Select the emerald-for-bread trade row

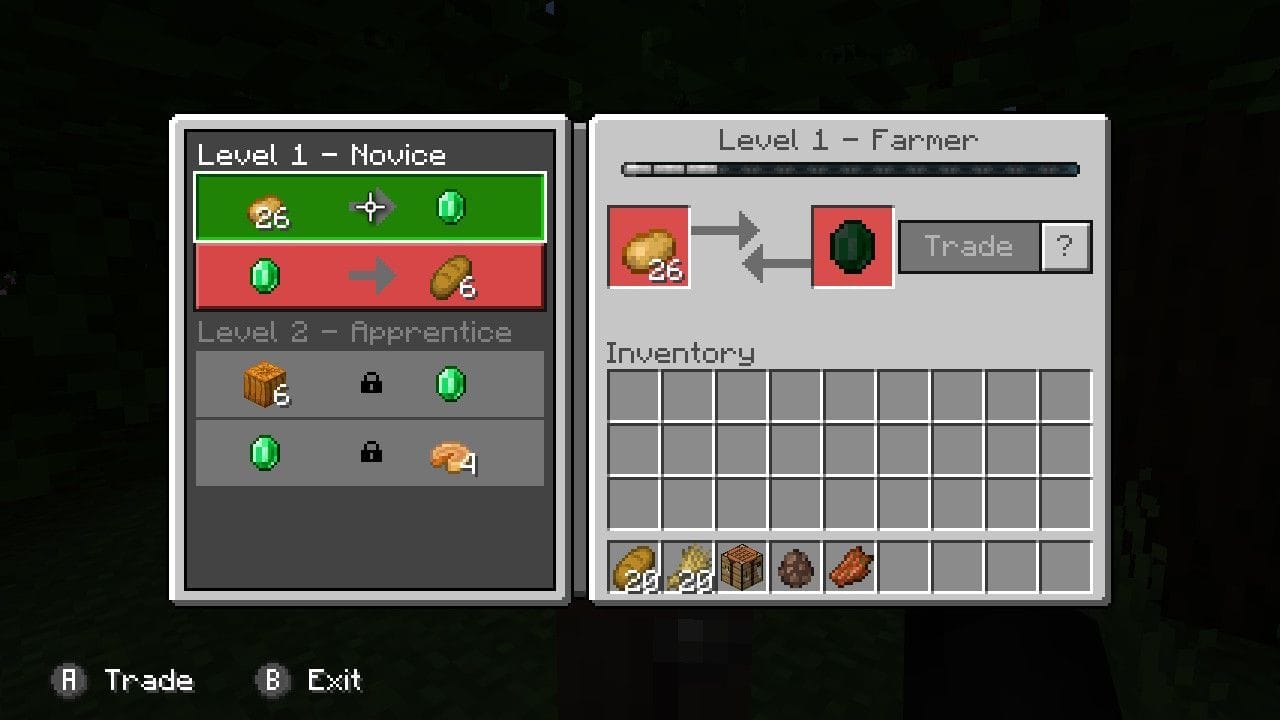click(370, 277)
